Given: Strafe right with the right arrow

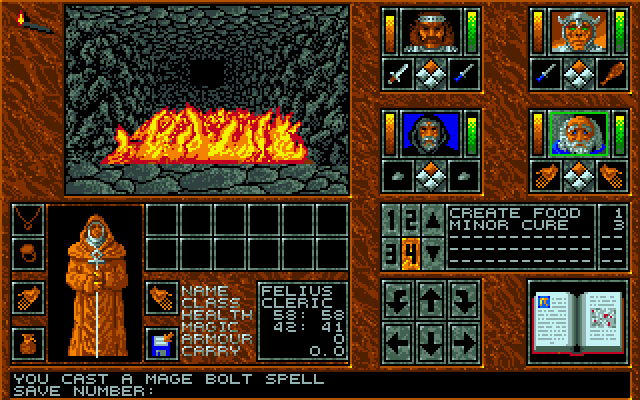Looking at the screenshot, I should (464, 340).
